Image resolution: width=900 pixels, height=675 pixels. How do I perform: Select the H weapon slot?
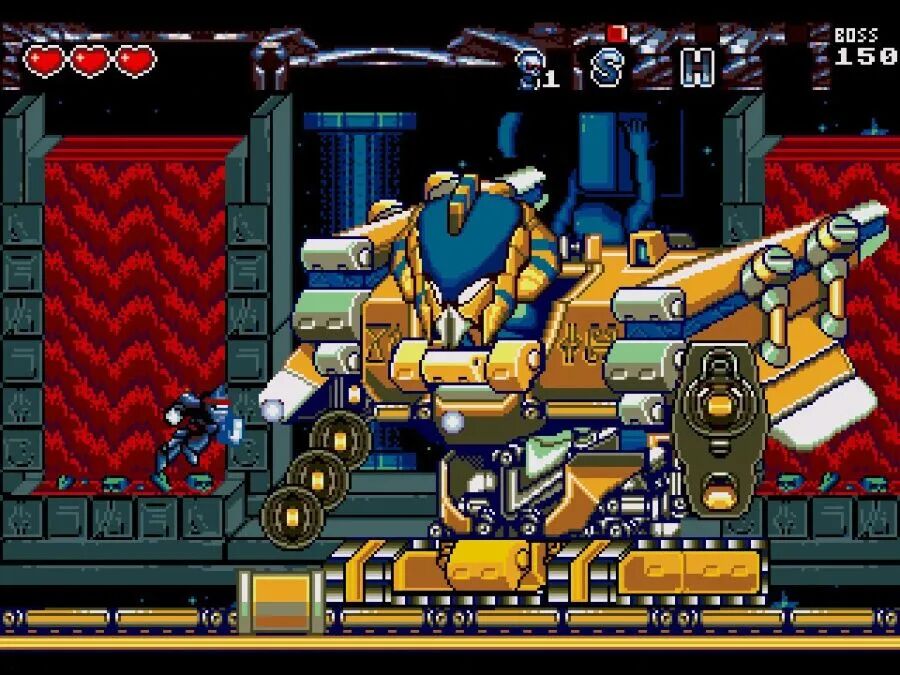(x=697, y=66)
